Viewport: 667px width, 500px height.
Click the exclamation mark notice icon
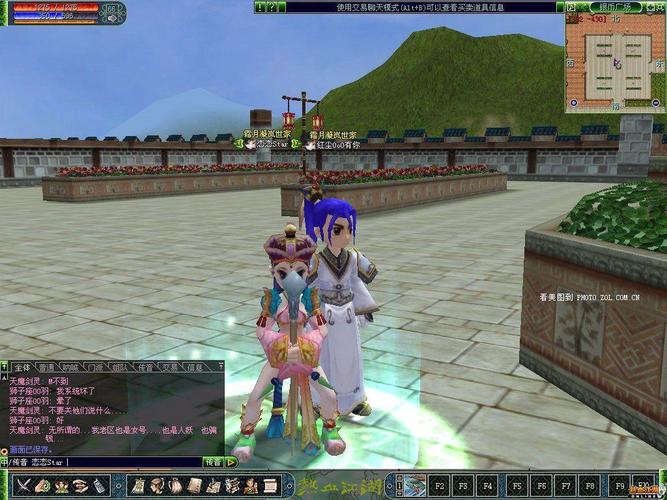tap(257, 7)
